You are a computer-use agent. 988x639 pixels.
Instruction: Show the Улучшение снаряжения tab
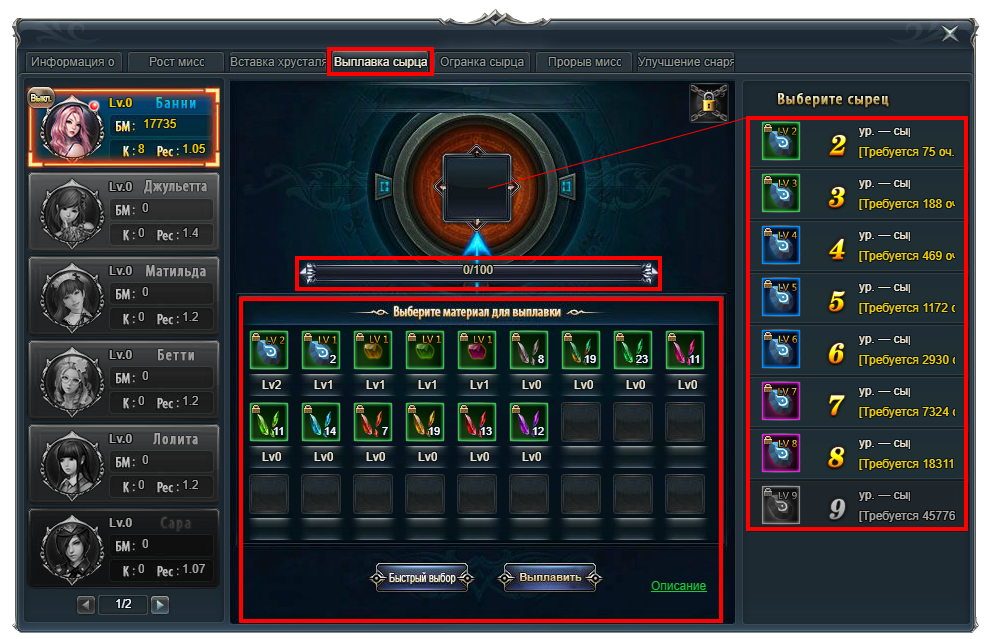tap(686, 62)
